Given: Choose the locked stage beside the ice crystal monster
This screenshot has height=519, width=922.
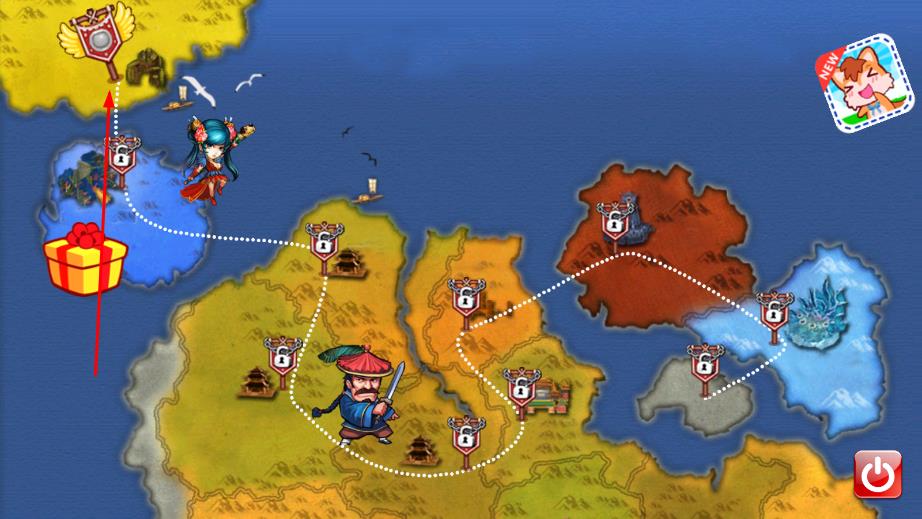Looking at the screenshot, I should [773, 310].
